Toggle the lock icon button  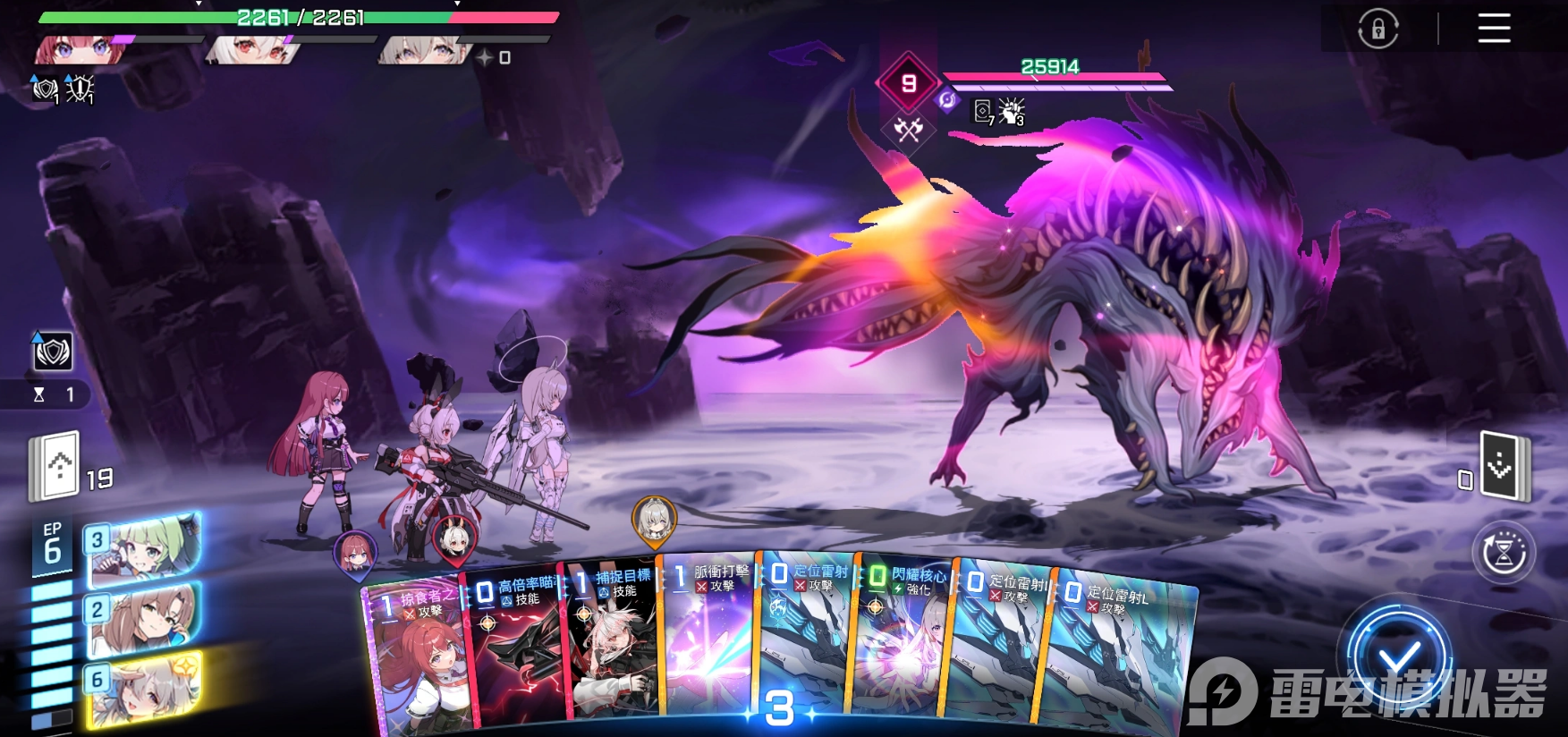point(1377,29)
